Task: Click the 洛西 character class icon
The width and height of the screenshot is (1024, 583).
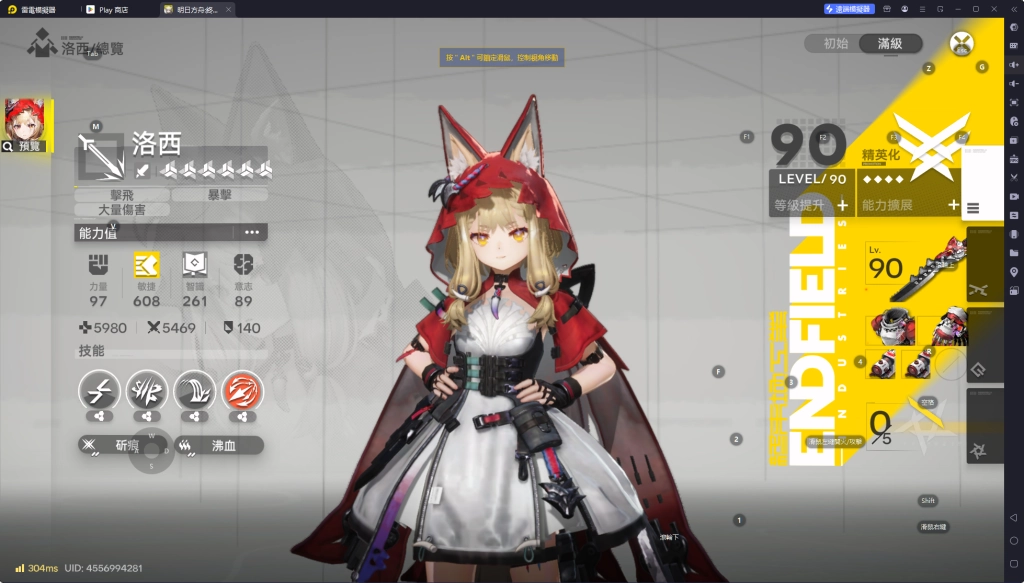Action: pyautogui.click(x=101, y=155)
